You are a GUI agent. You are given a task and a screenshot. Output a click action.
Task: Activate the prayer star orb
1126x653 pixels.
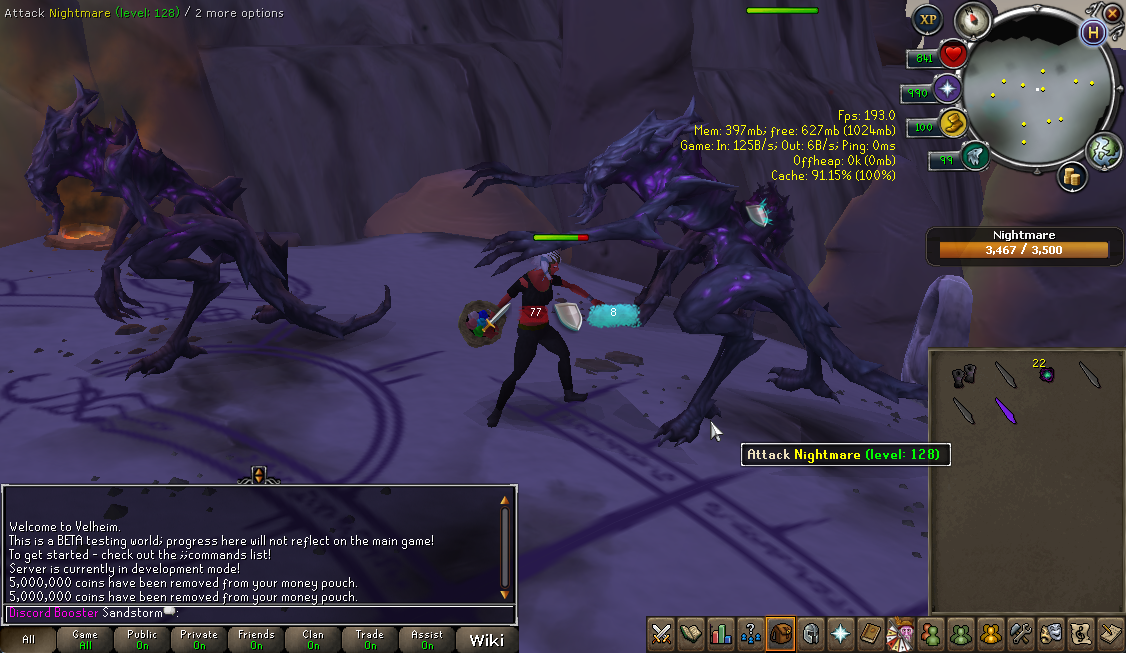point(947,90)
